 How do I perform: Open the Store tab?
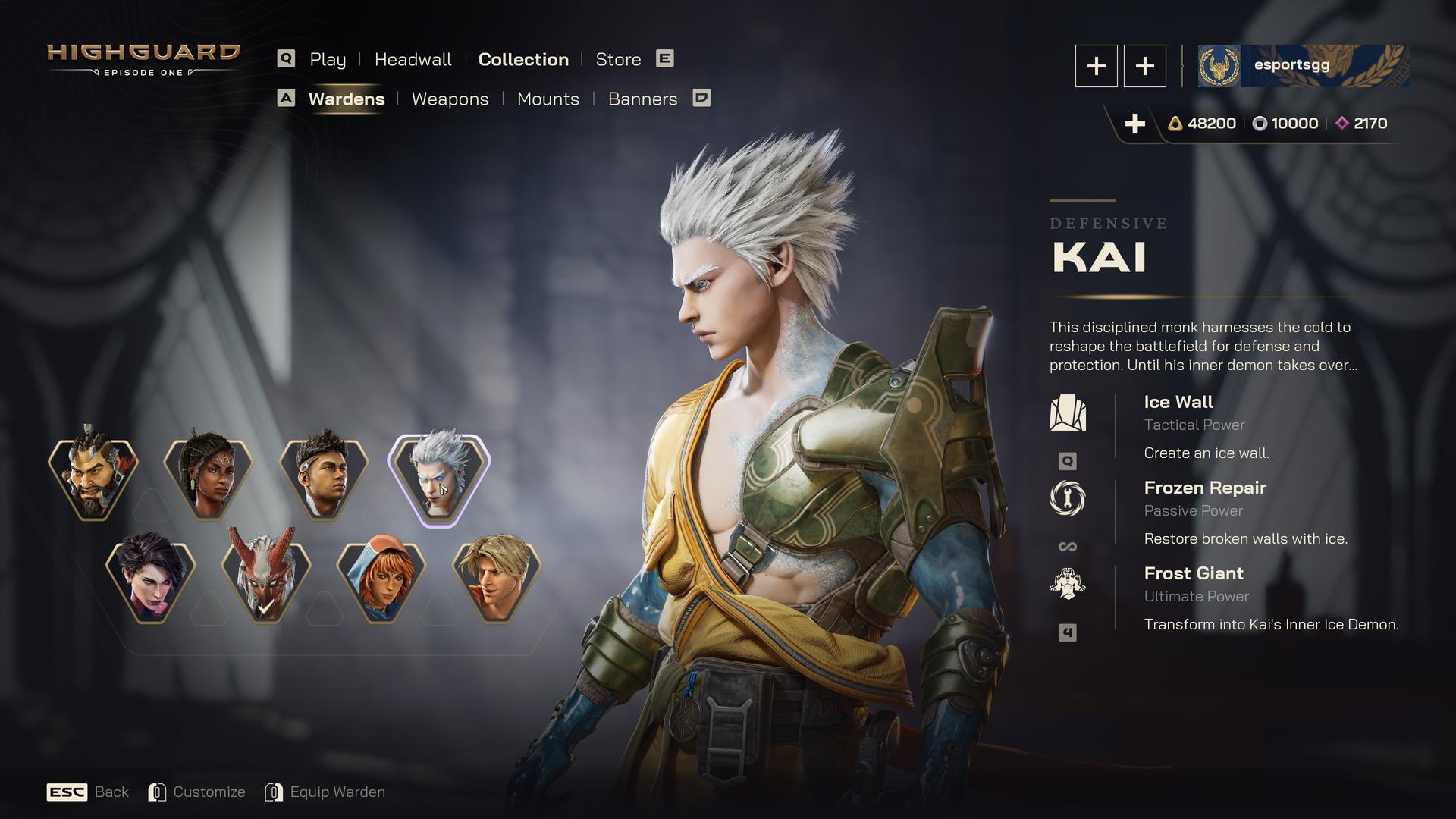point(618,59)
